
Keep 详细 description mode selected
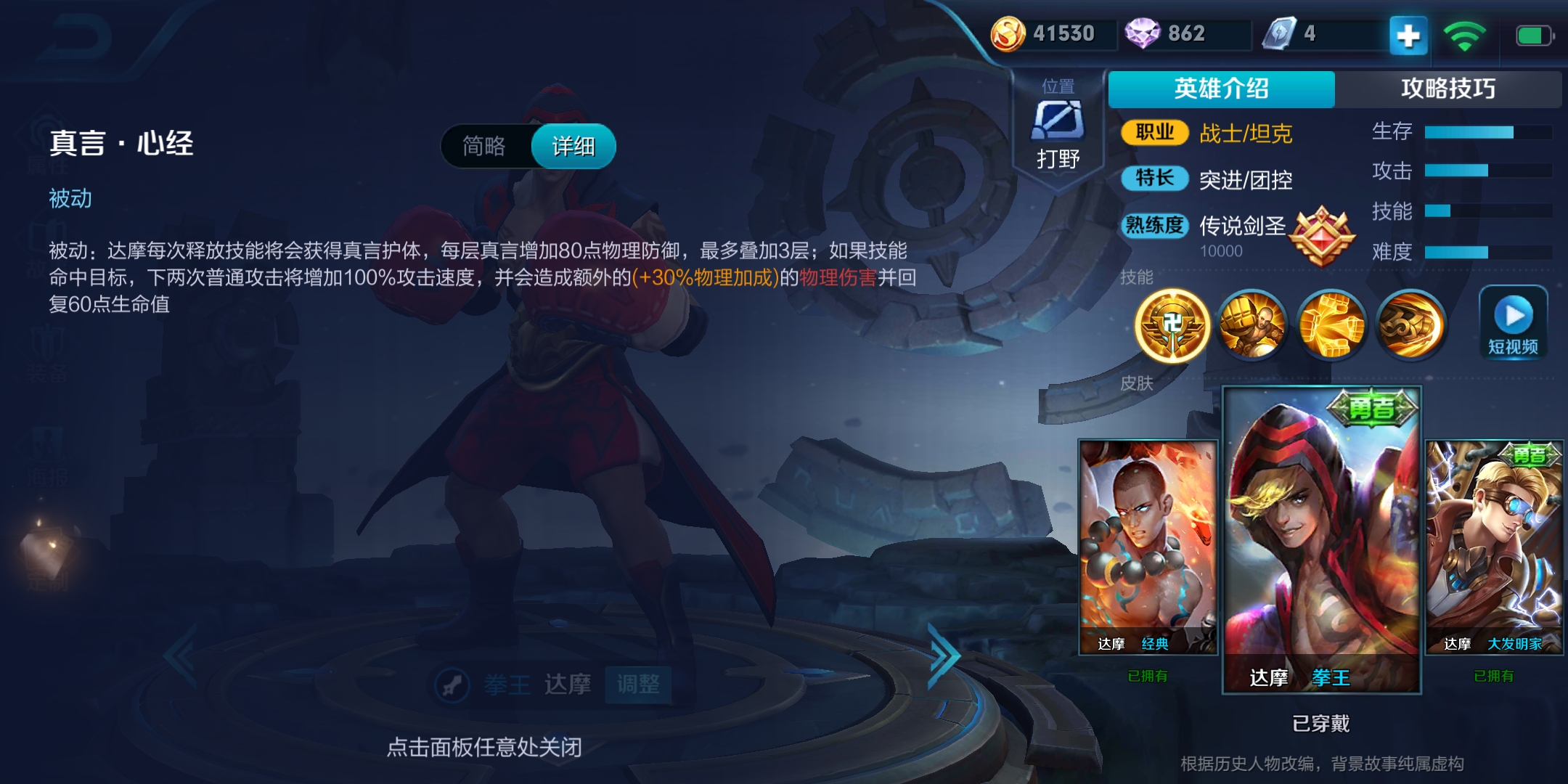(573, 146)
